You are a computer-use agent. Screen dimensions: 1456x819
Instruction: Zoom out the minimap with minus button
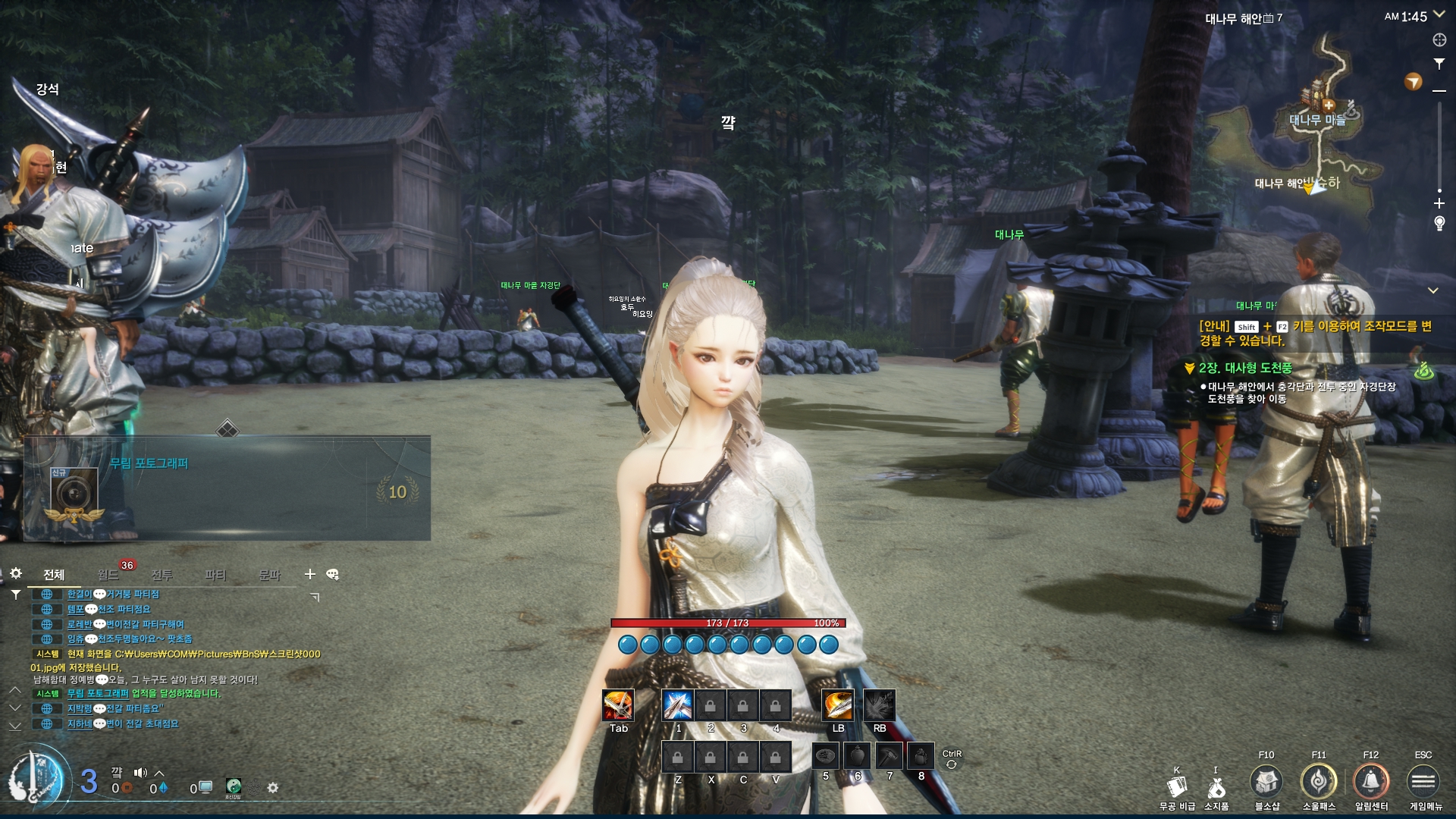tap(1439, 91)
